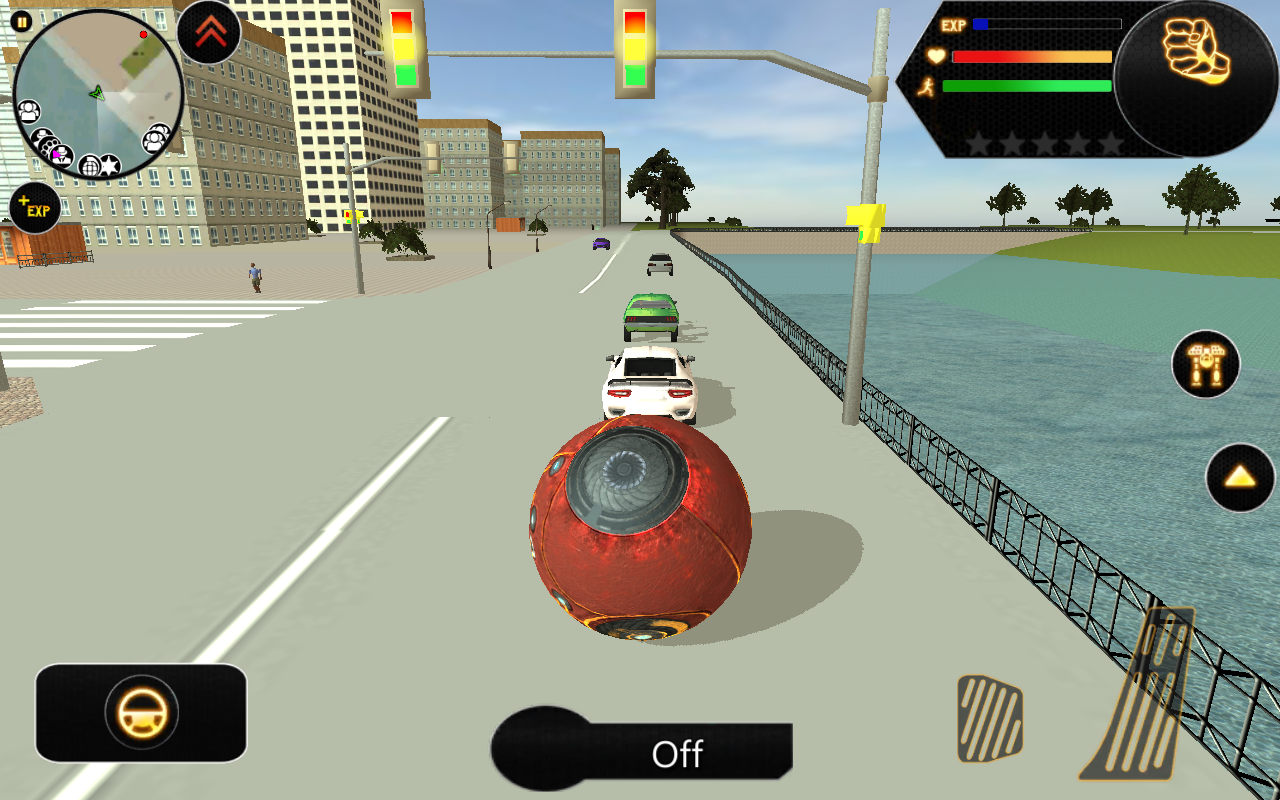Tap the player arrow on the minimap
Viewport: 1280px width, 800px height.
(98, 94)
